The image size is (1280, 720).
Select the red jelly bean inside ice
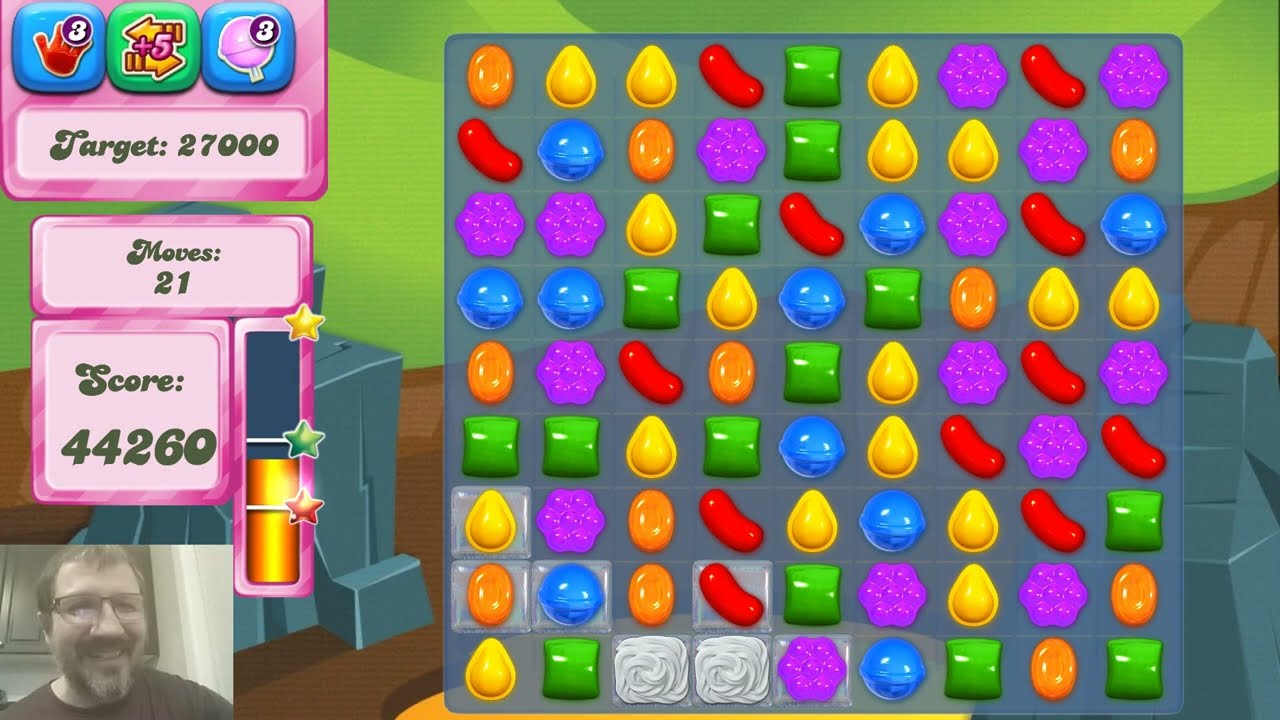pos(732,595)
